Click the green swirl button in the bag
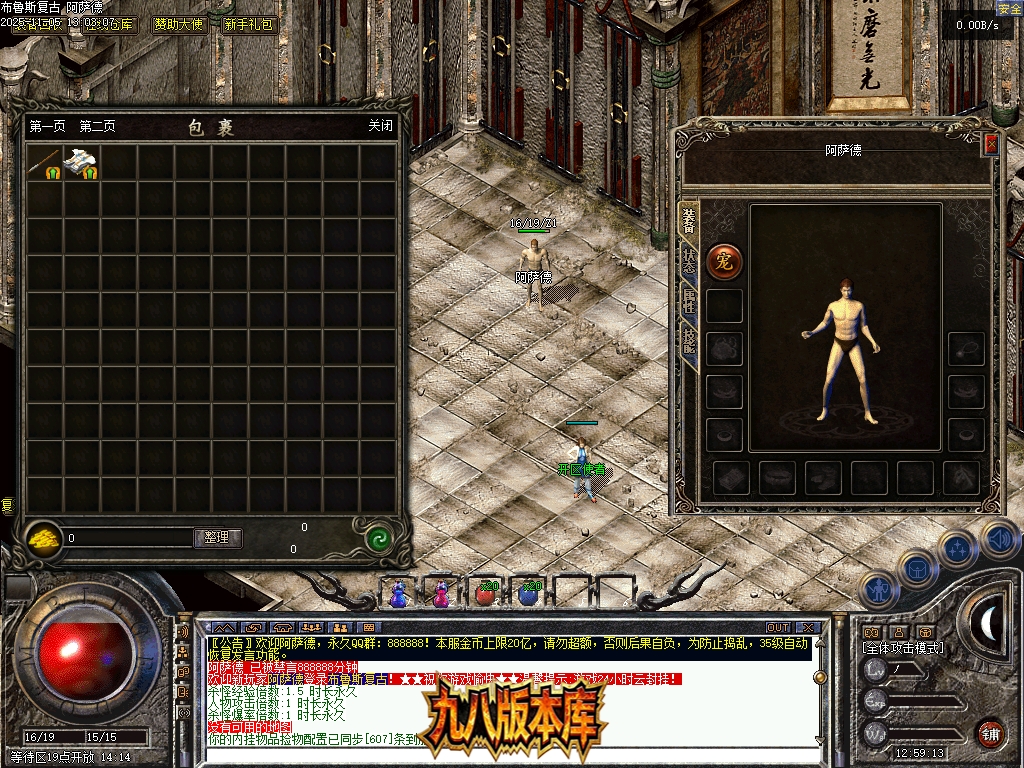 [x=377, y=538]
